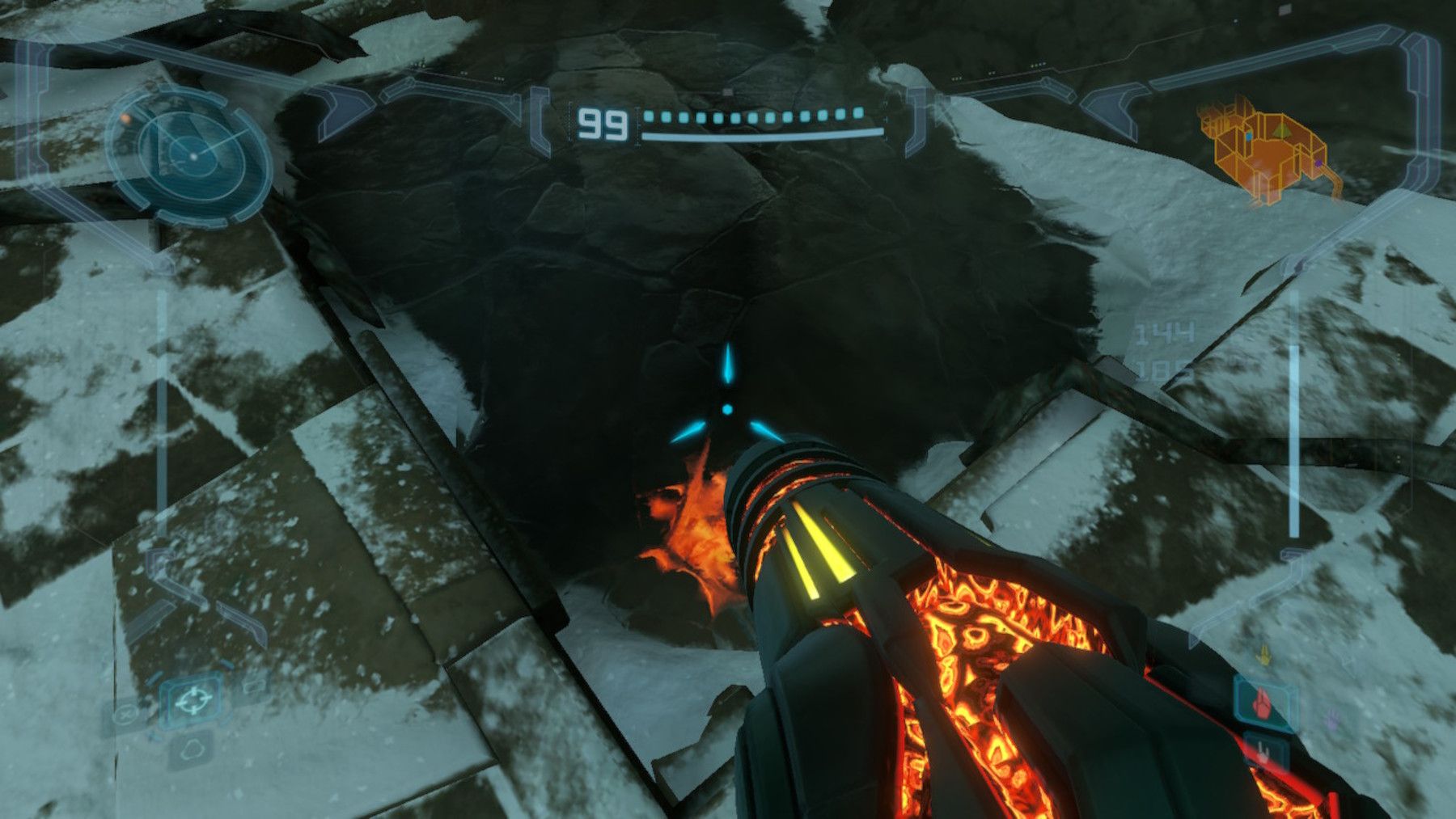
Task: Select the yellow Power Beam icon
Action: coord(1264,656)
